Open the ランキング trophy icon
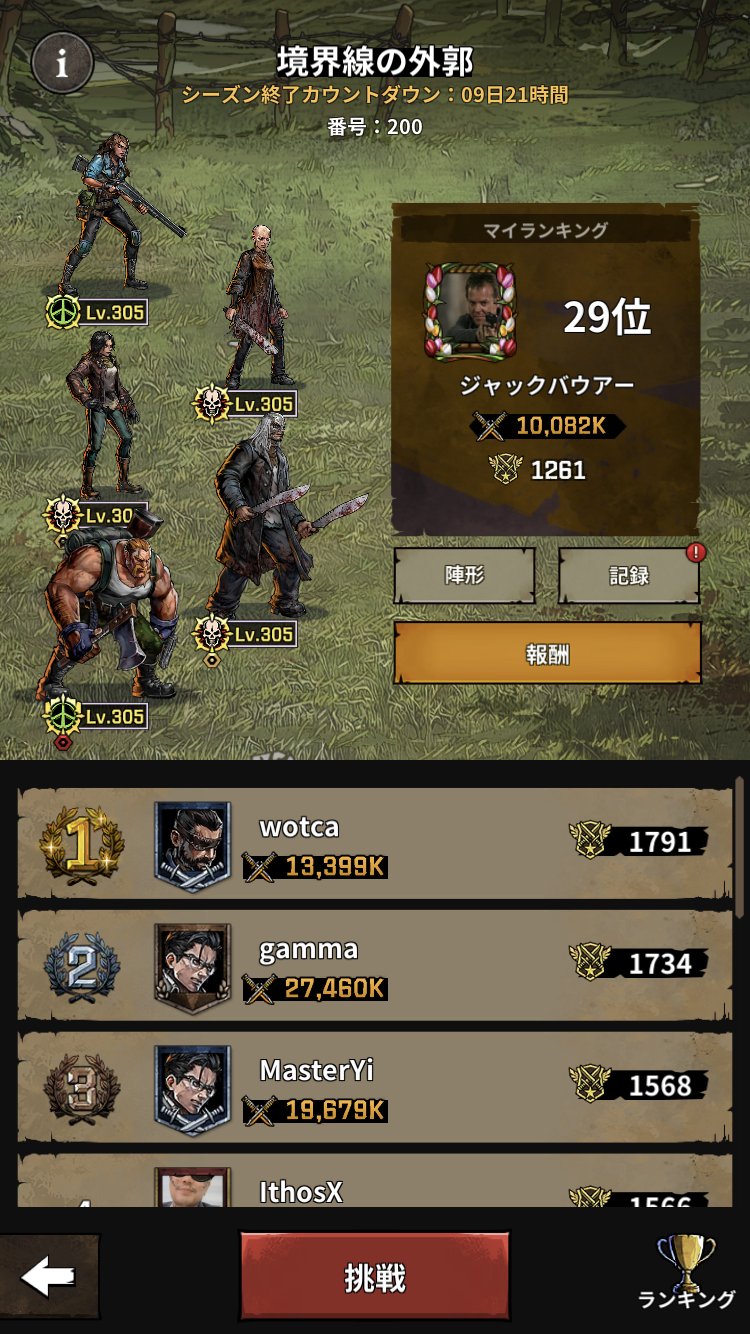This screenshot has width=750, height=1334. click(x=687, y=1273)
